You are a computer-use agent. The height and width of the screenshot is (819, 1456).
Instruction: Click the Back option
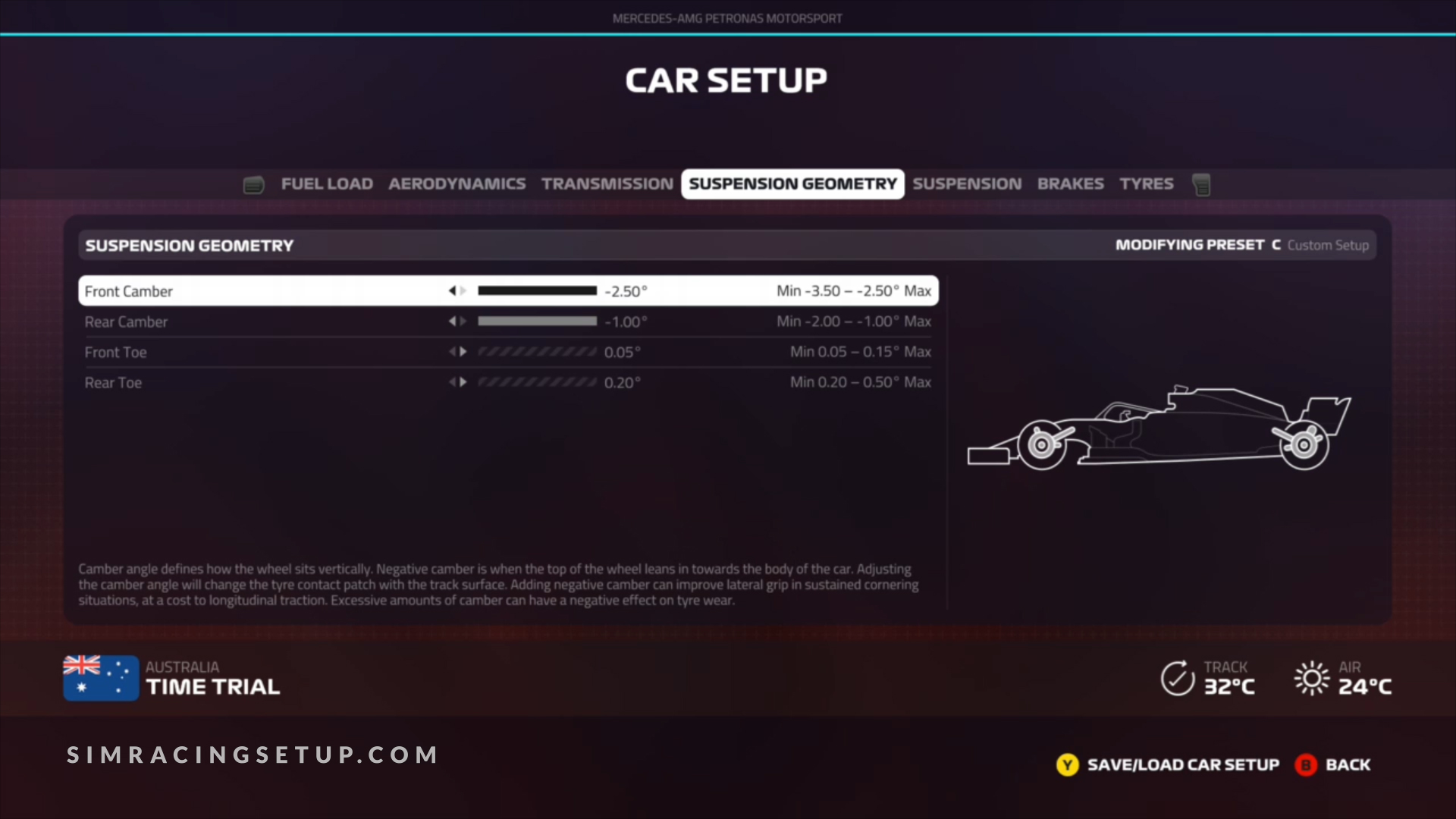point(1348,765)
